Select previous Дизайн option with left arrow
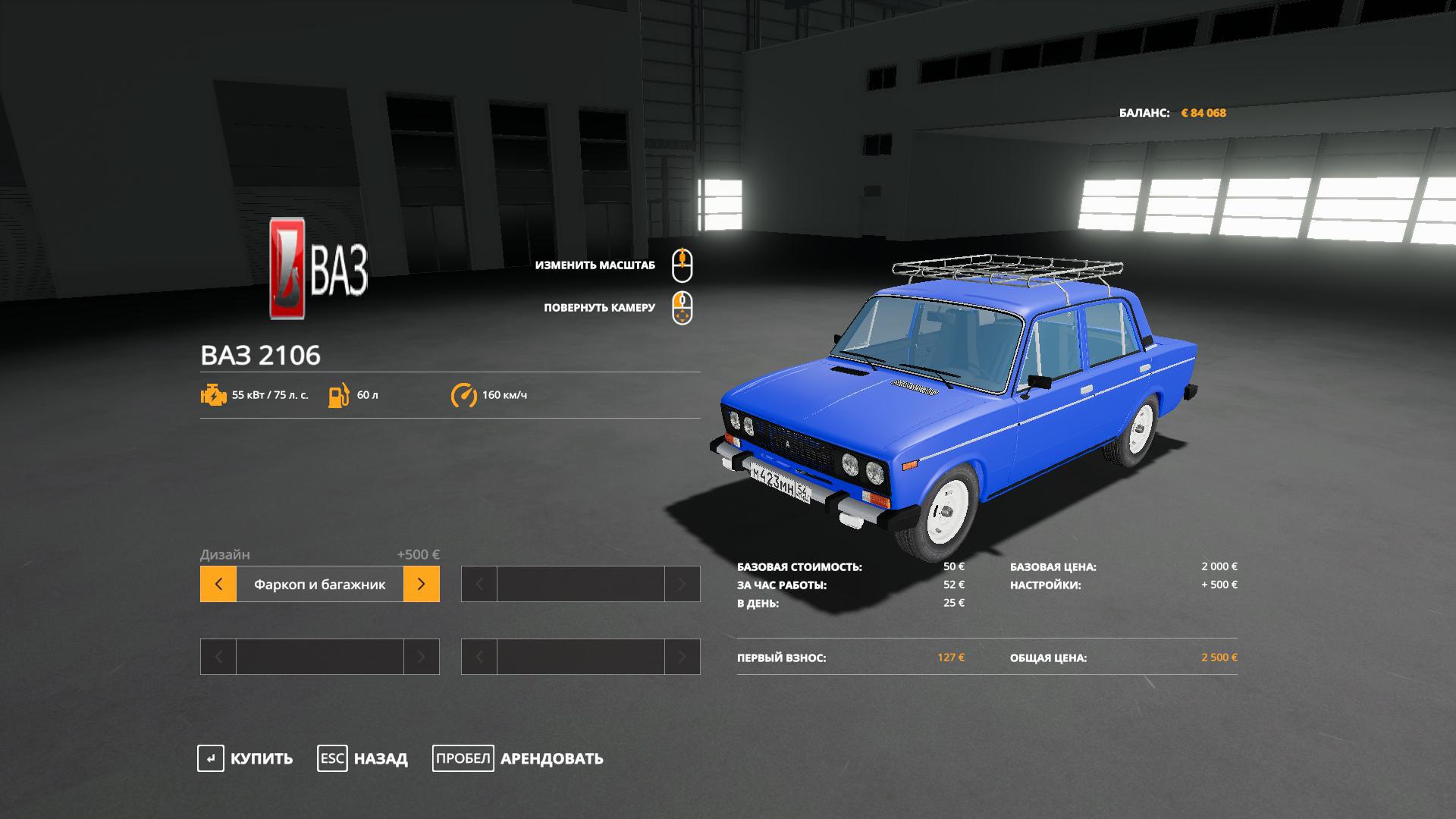 (x=218, y=585)
